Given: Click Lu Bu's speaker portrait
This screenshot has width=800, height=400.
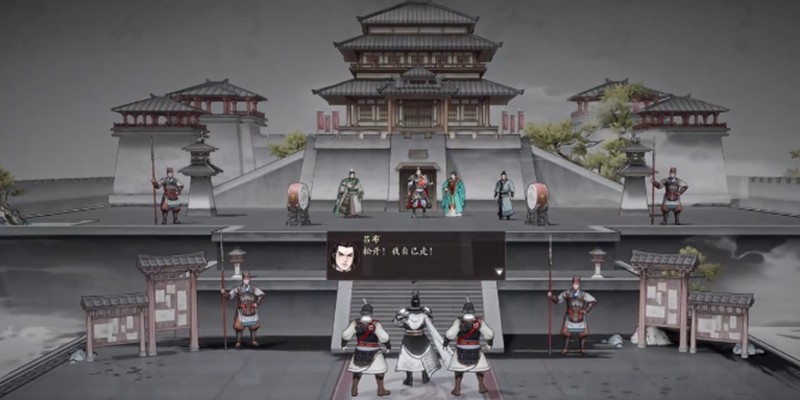Looking at the screenshot, I should (345, 256).
